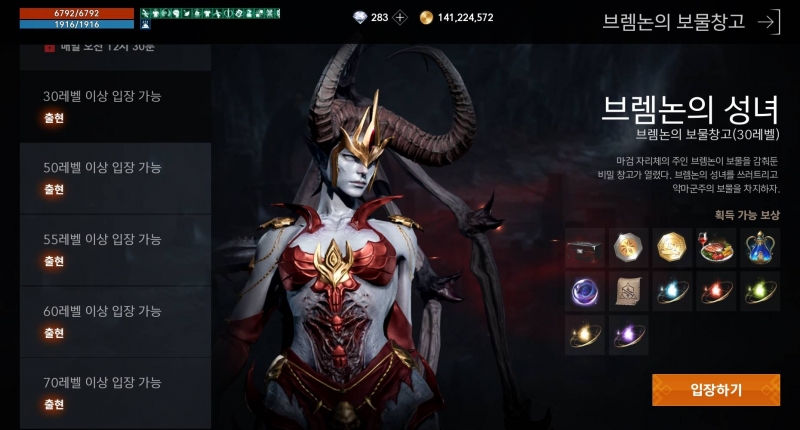View the red glowing orb reward

pos(716,291)
